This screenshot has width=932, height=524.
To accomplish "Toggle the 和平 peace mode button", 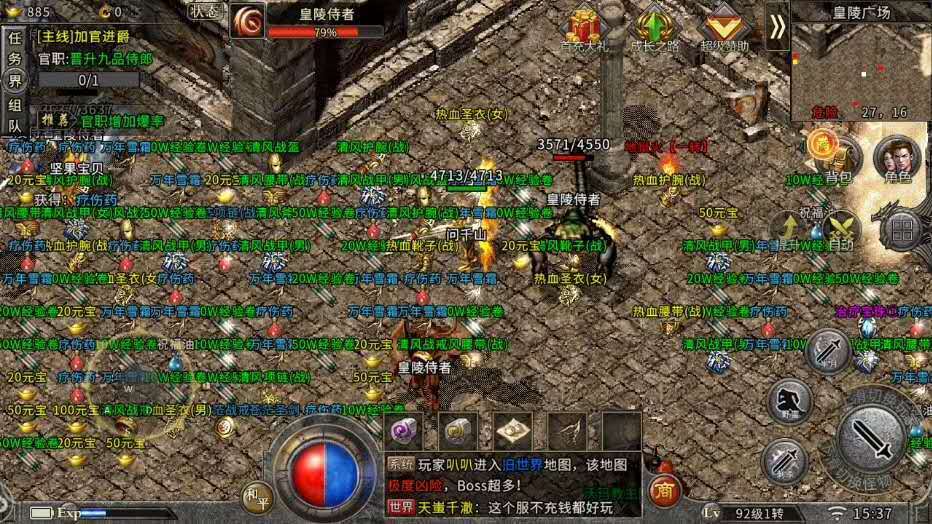I will point(255,495).
